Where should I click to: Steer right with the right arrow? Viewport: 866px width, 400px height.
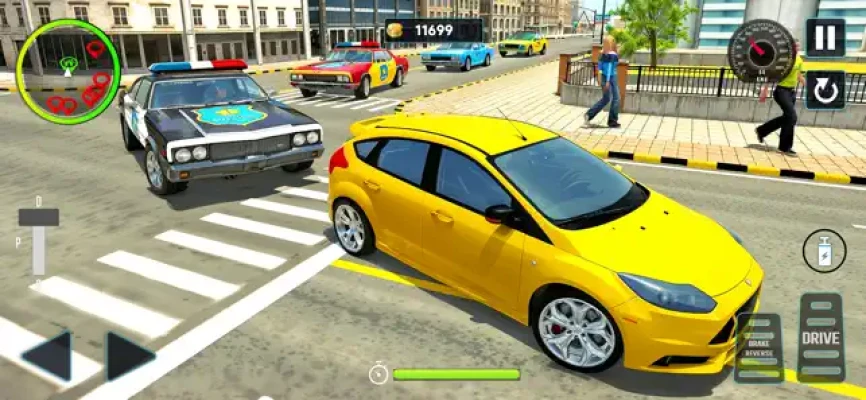(x=129, y=356)
